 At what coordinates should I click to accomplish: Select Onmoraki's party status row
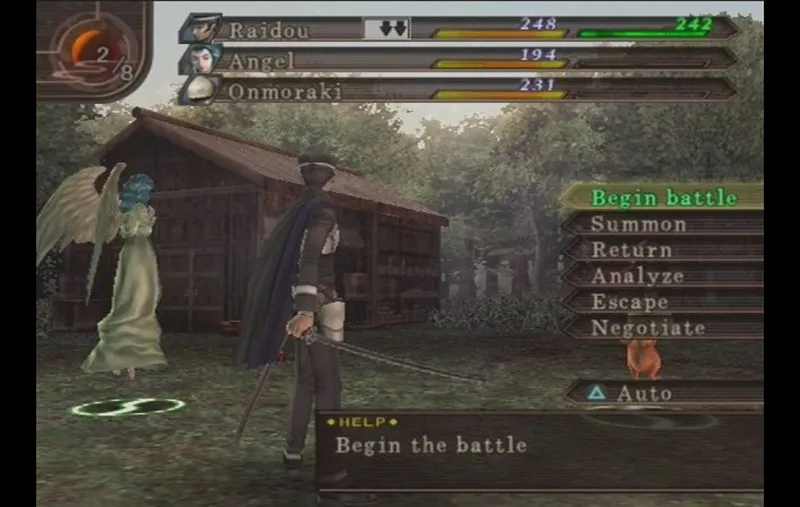[460, 90]
